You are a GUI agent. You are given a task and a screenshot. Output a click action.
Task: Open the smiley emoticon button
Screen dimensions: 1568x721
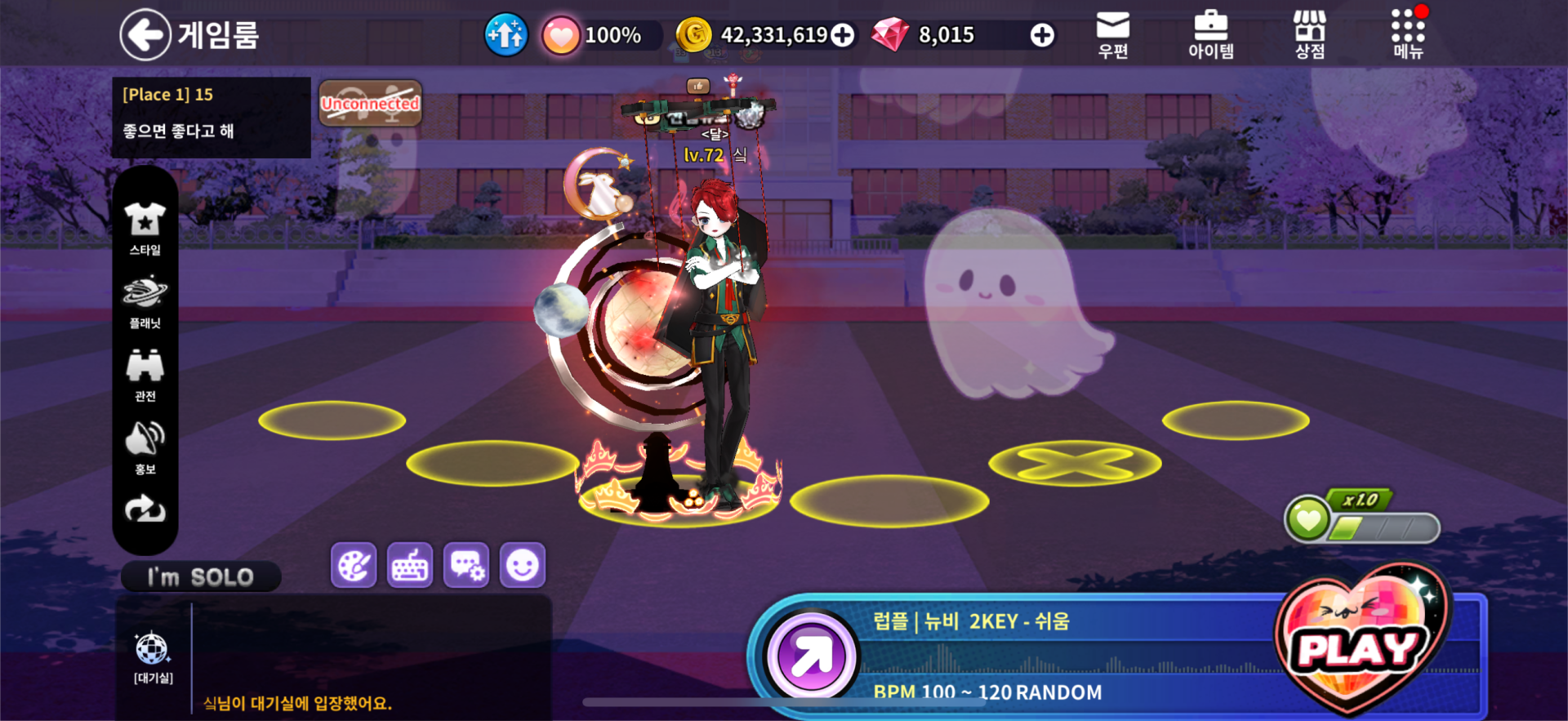523,565
